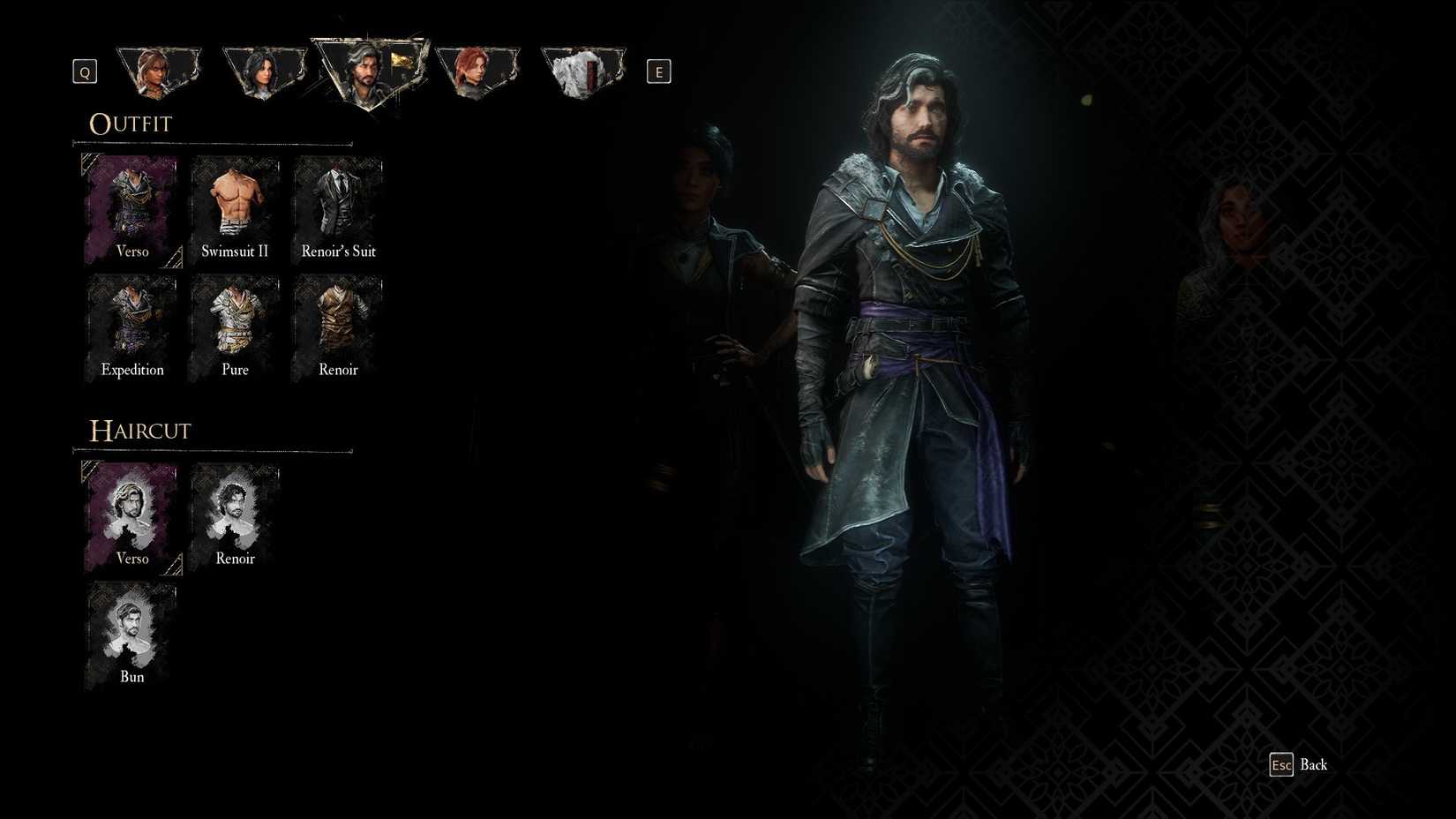Screen dimensions: 1456x819
Task: Open the white-furred character's customization
Action: [x=582, y=71]
